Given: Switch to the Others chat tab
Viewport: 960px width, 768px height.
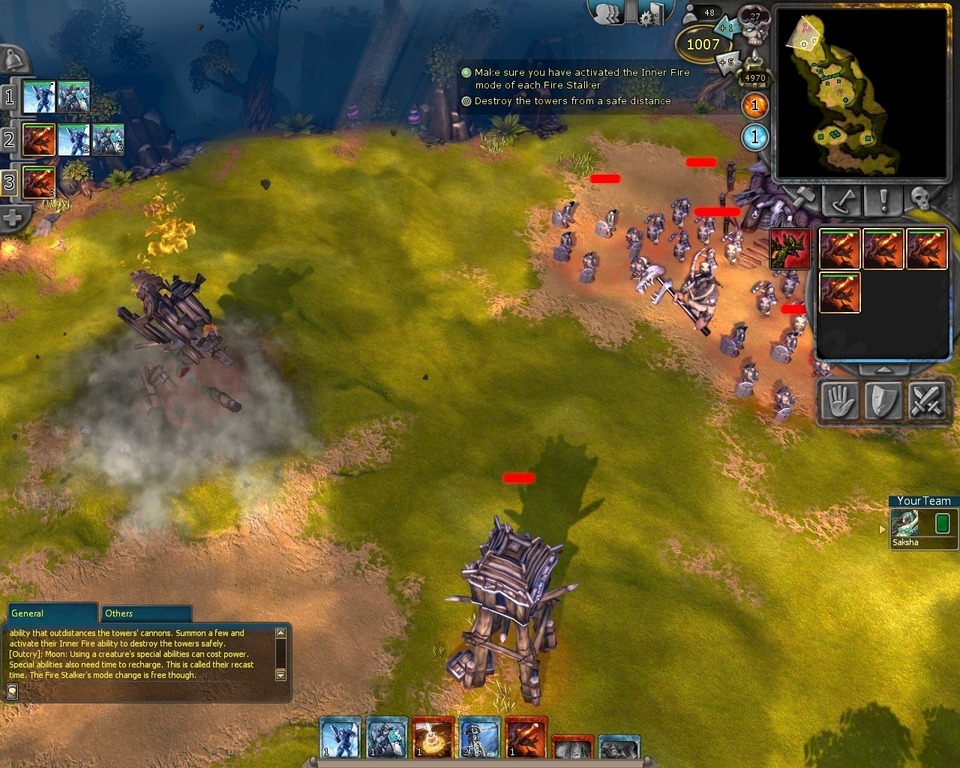Looking at the screenshot, I should pyautogui.click(x=120, y=613).
